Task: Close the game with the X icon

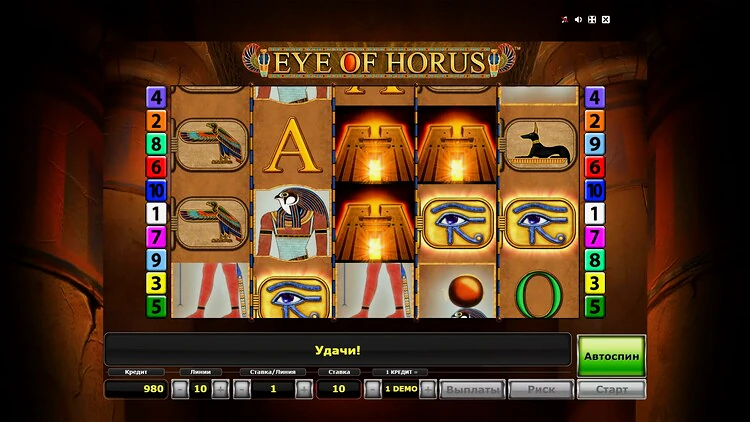Action: [605, 19]
